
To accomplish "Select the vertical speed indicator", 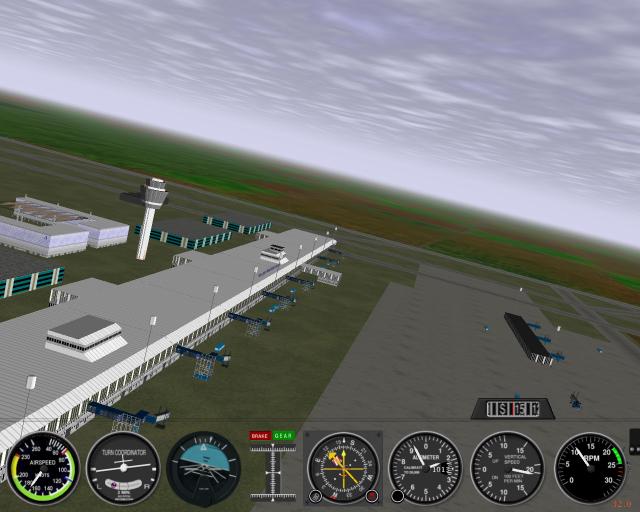I will pyautogui.click(x=507, y=468).
